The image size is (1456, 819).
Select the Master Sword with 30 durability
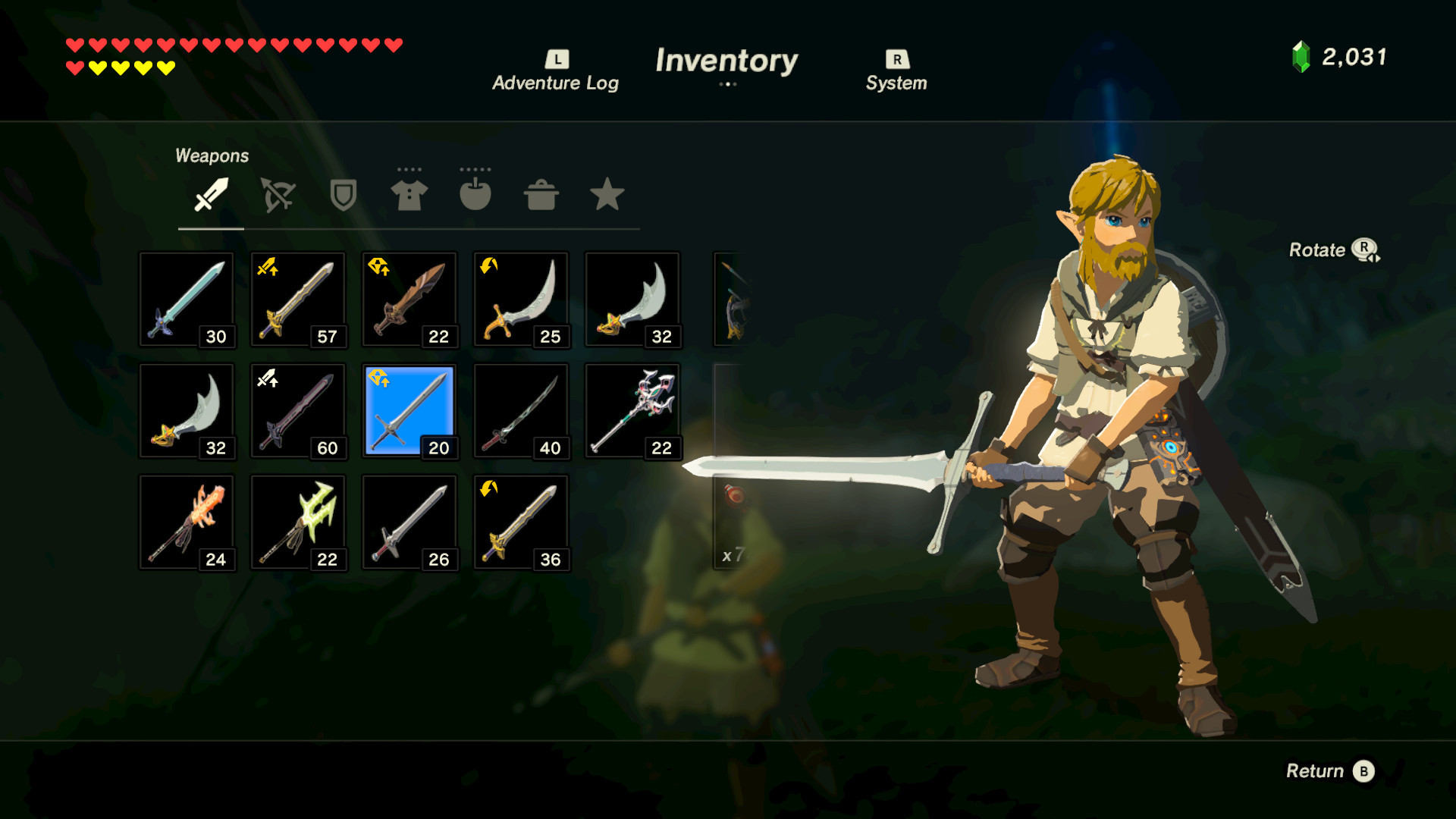[186, 299]
